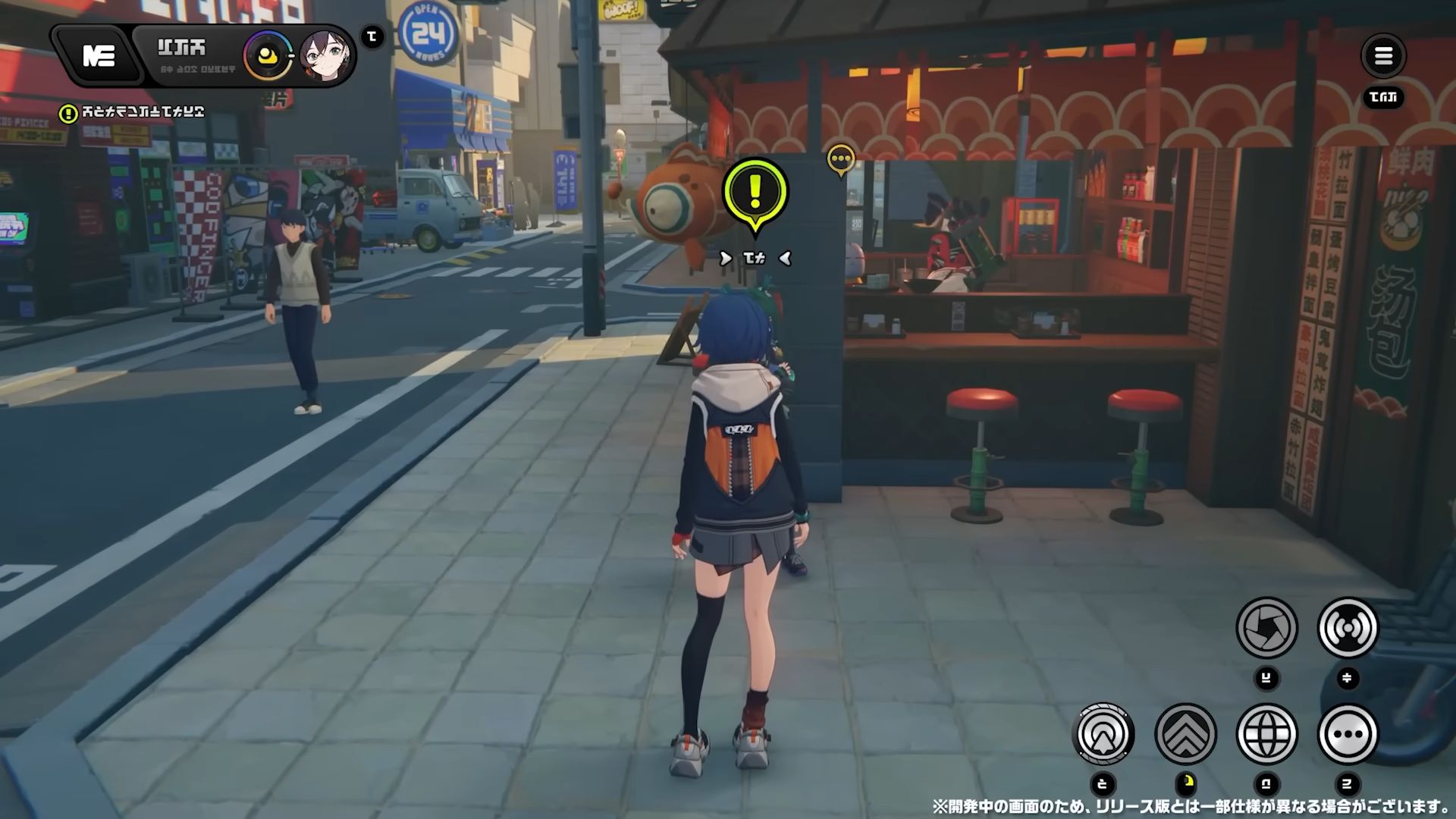Open the hamburger menu at top right

[x=1383, y=57]
